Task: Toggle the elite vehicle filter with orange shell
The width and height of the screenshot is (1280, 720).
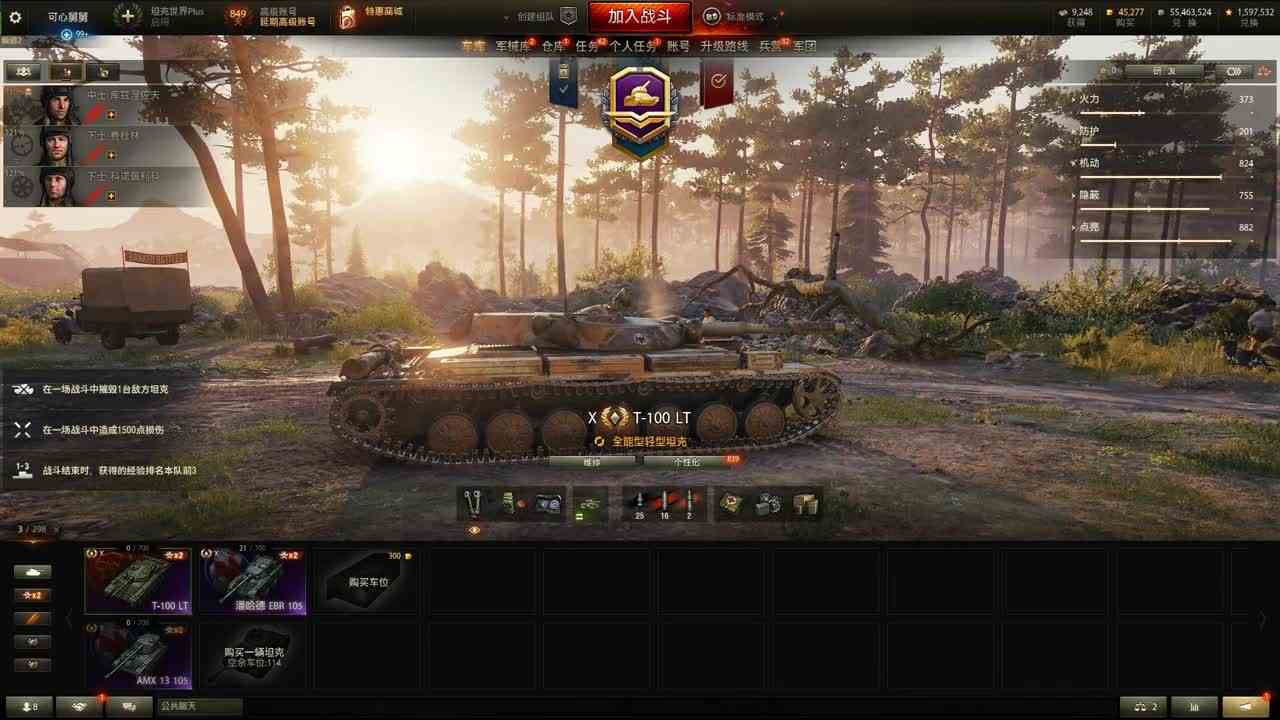Action: click(32, 616)
